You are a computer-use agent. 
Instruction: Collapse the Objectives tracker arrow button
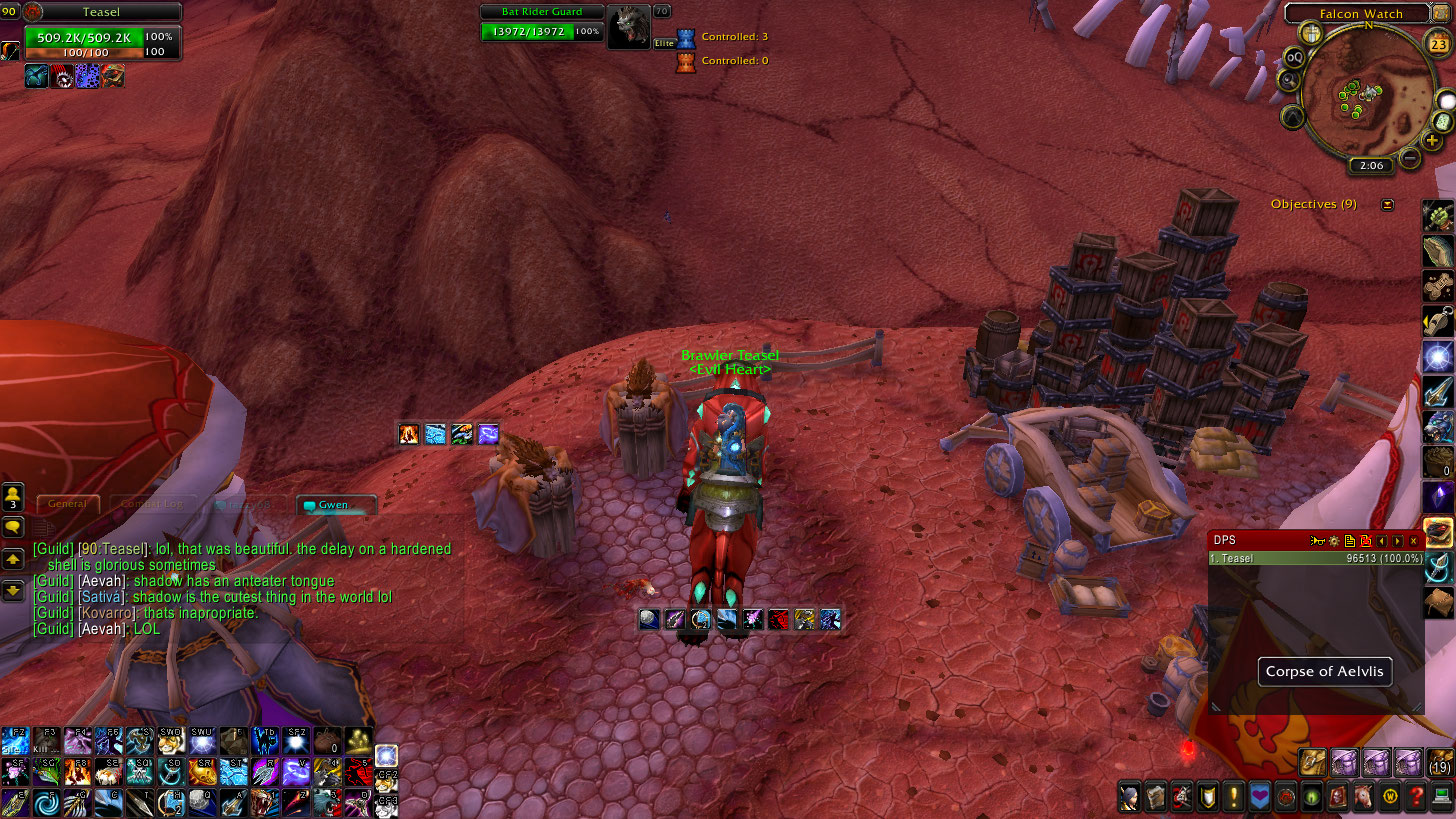pyautogui.click(x=1387, y=205)
